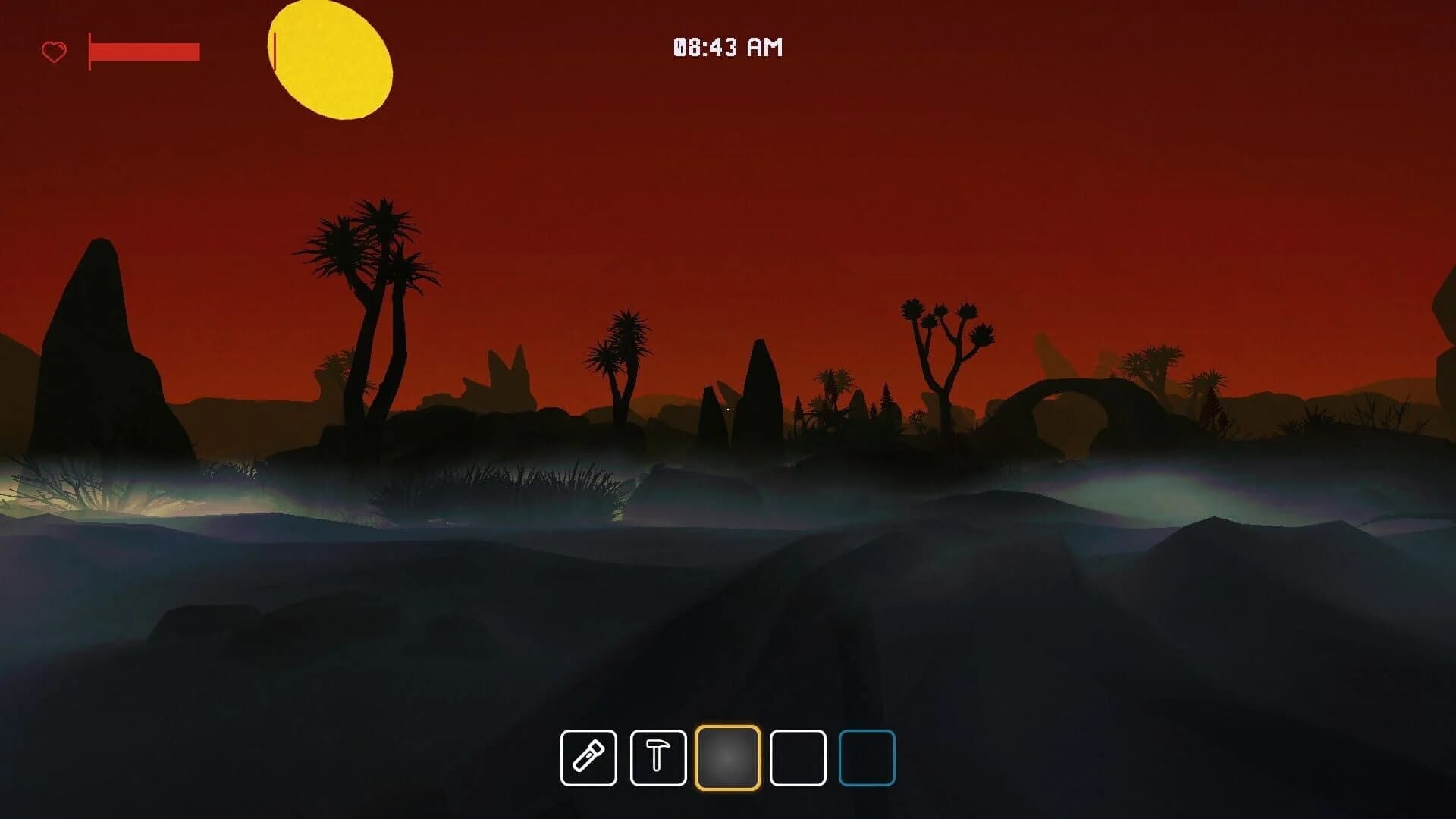
Task: Click the 08:43 AM clock display
Action: coord(726,48)
